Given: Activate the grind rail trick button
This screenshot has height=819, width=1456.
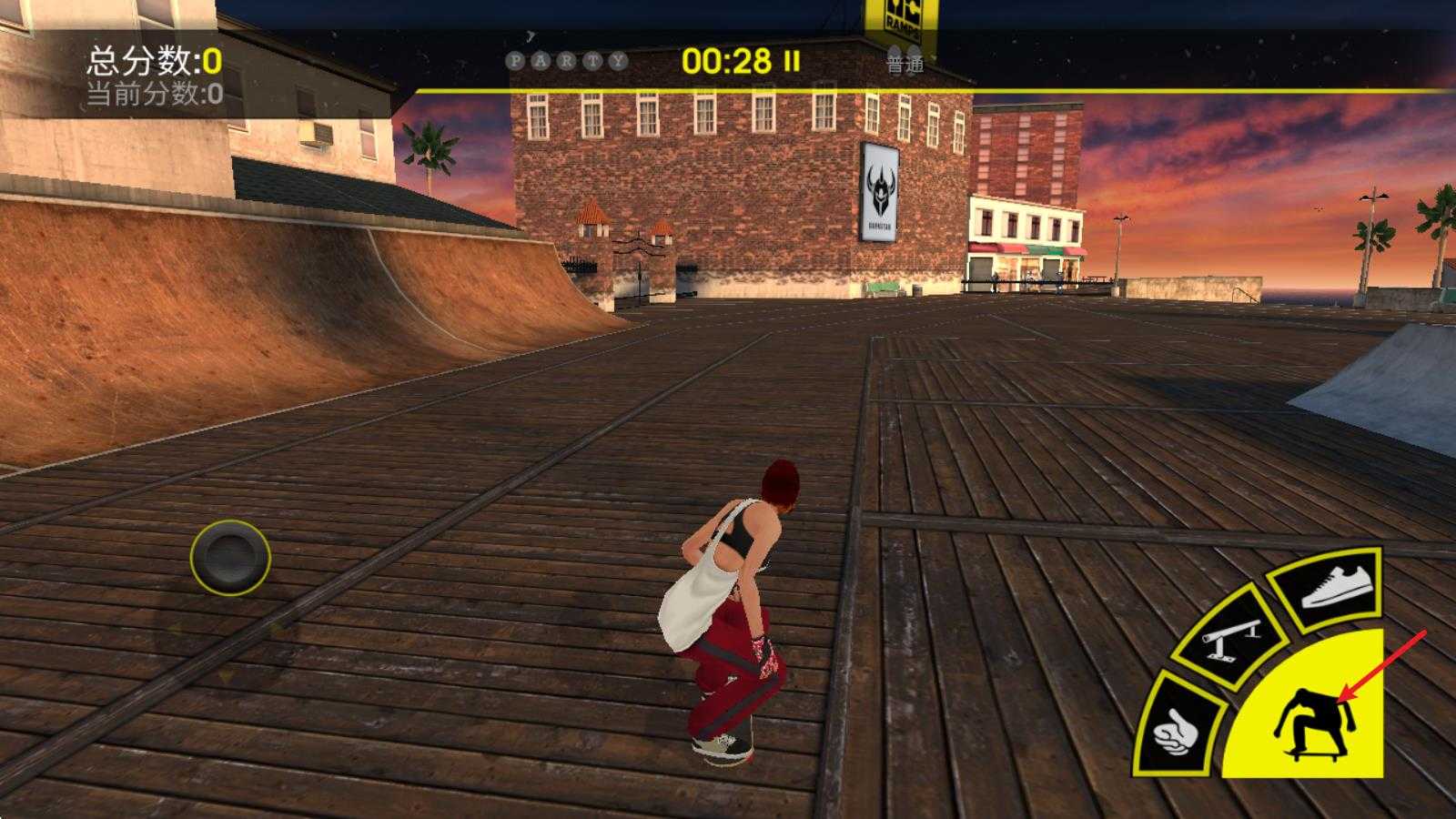Looking at the screenshot, I should (1230, 635).
